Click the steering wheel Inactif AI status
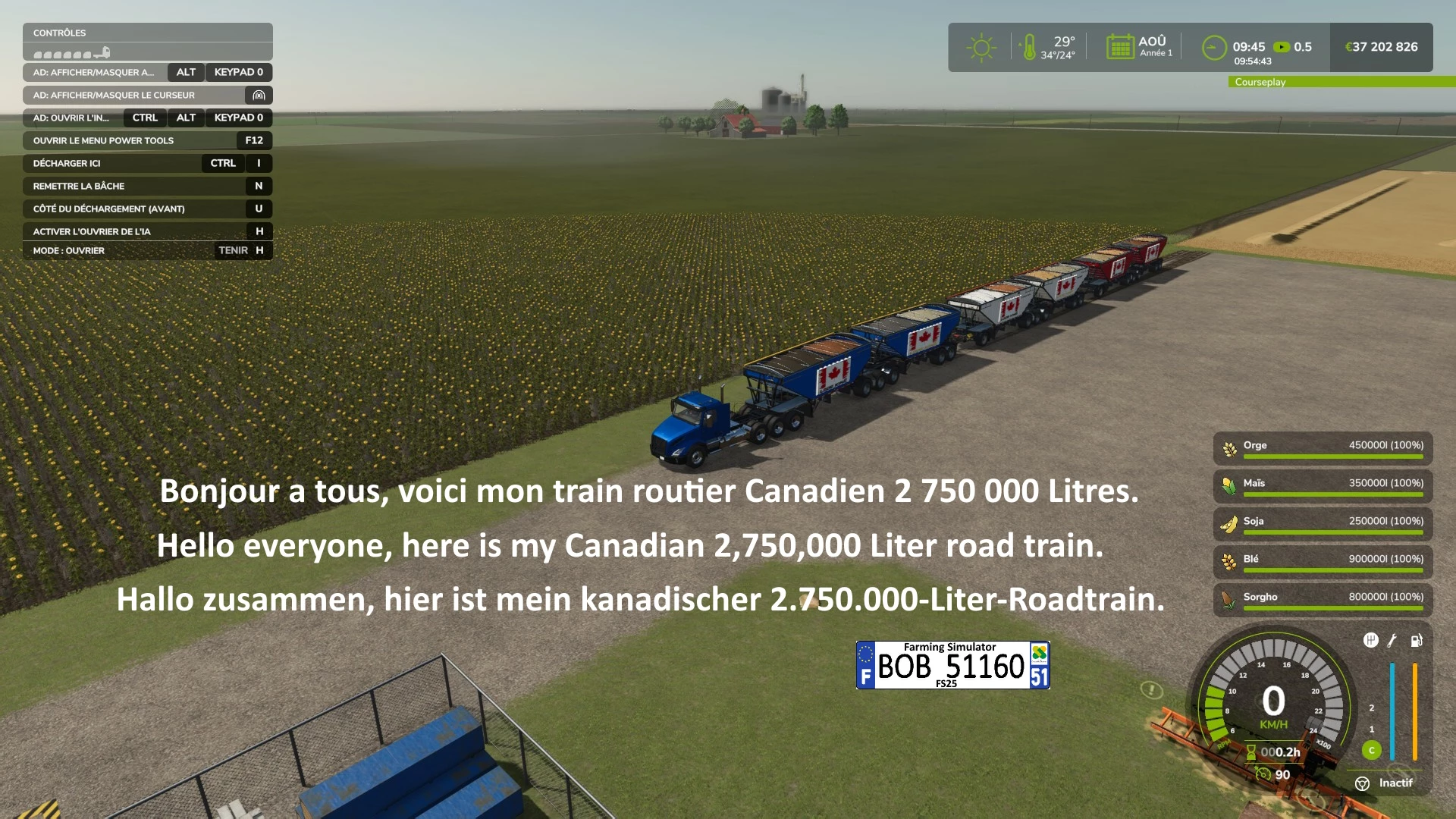This screenshot has height=819, width=1456. tap(1384, 783)
